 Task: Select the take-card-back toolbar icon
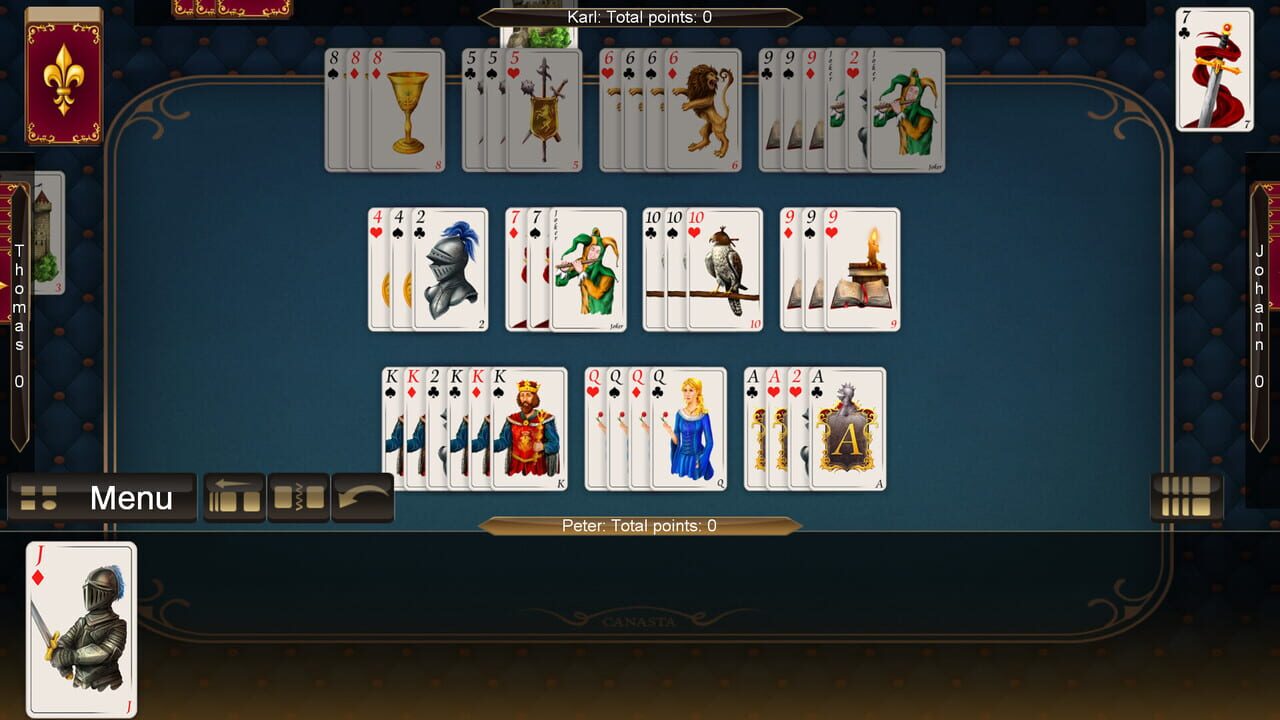tap(232, 494)
